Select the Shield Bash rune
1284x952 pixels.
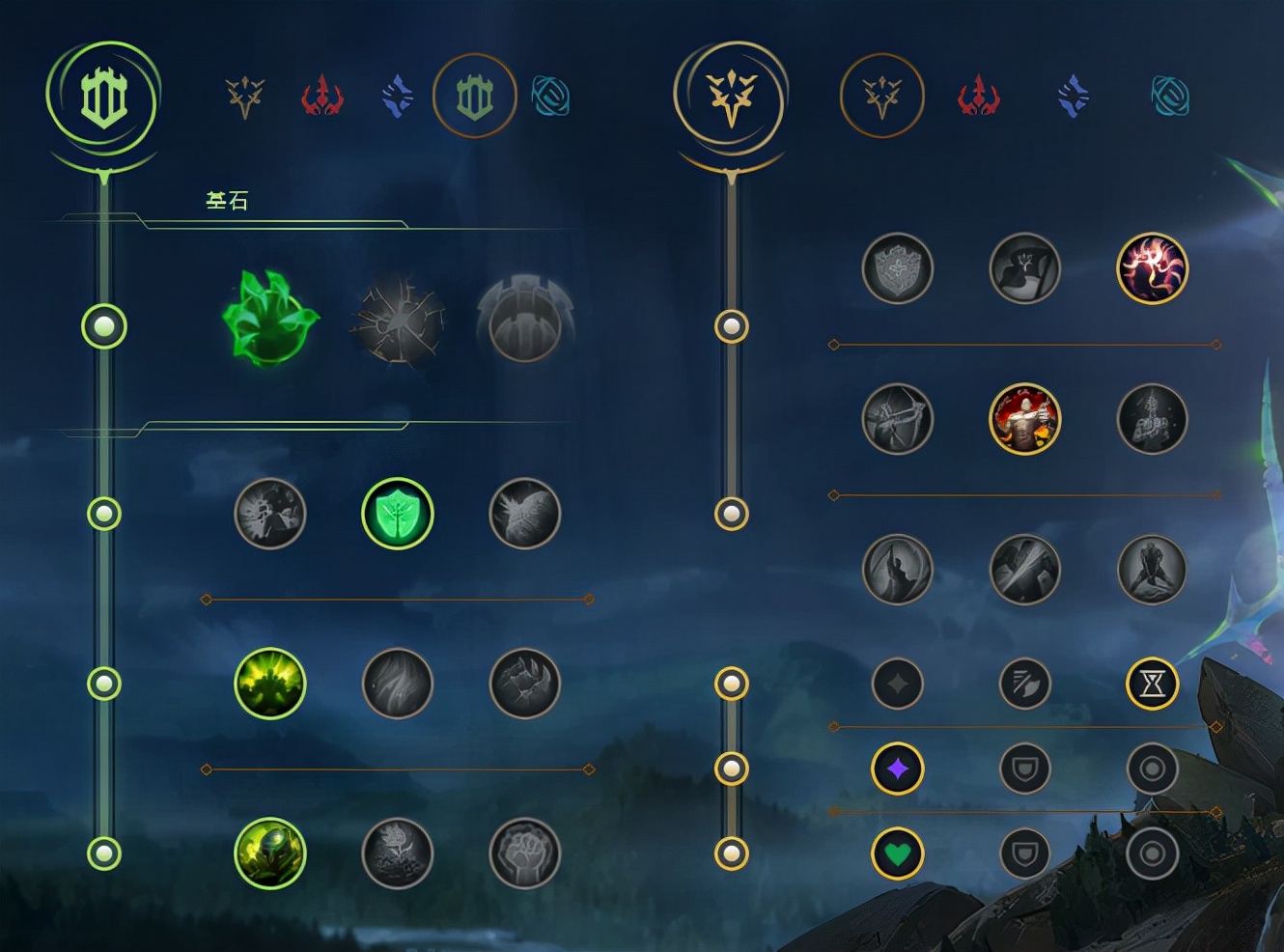click(524, 514)
